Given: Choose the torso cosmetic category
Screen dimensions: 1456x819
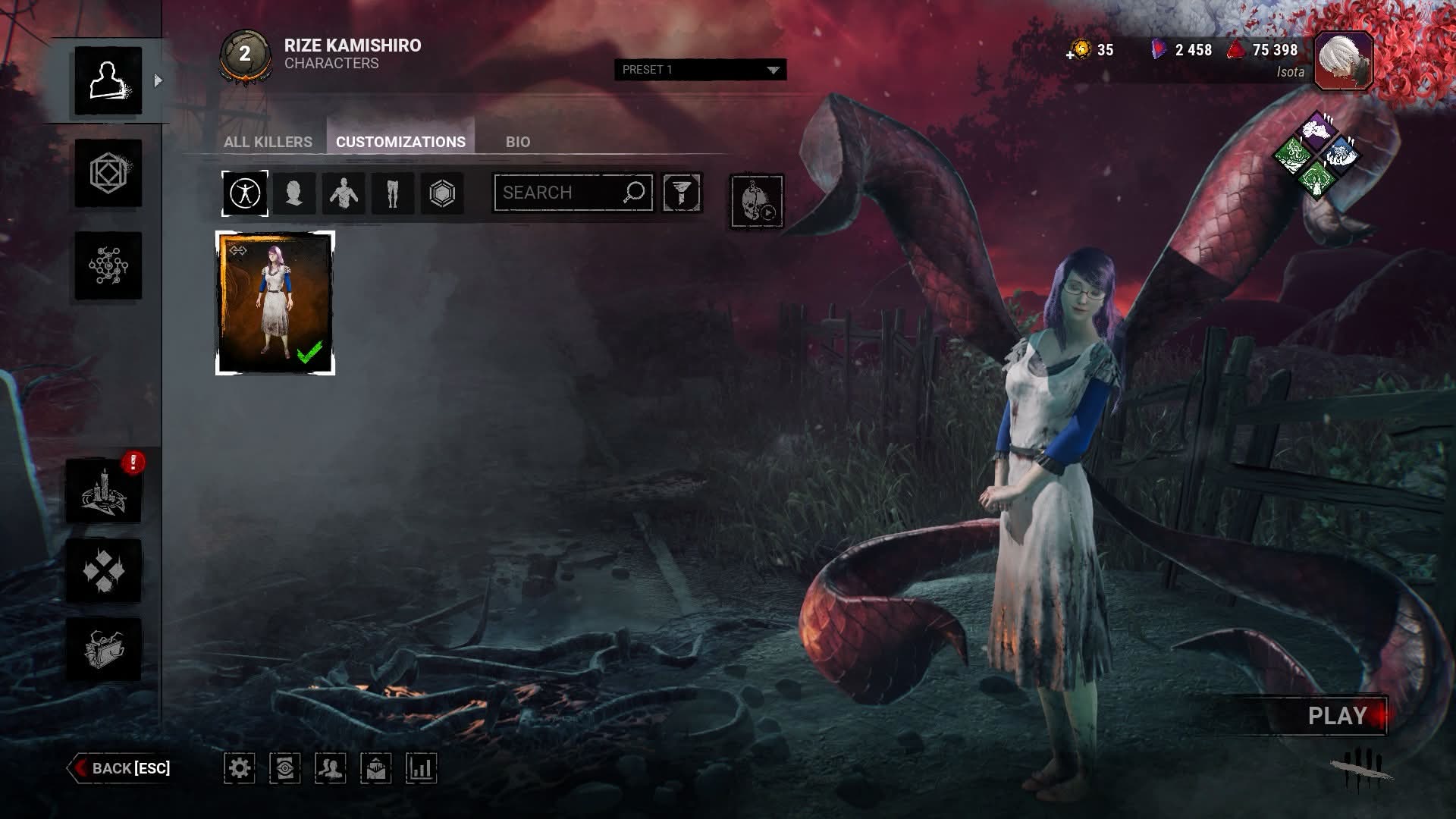Looking at the screenshot, I should pyautogui.click(x=344, y=193).
